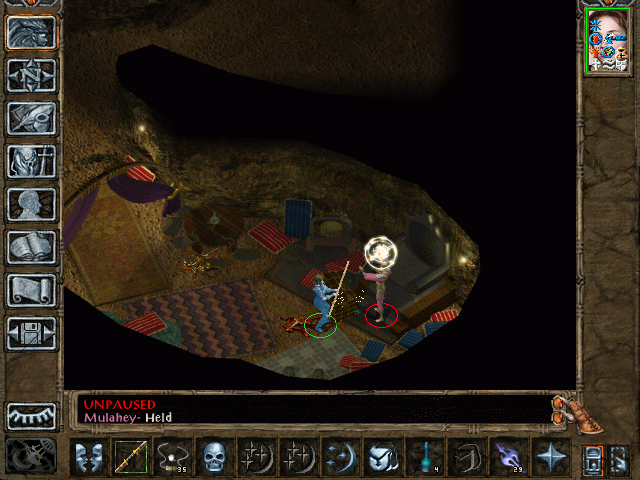Open the star special abilities button
Viewport: 640px width, 480px height.
(549, 458)
